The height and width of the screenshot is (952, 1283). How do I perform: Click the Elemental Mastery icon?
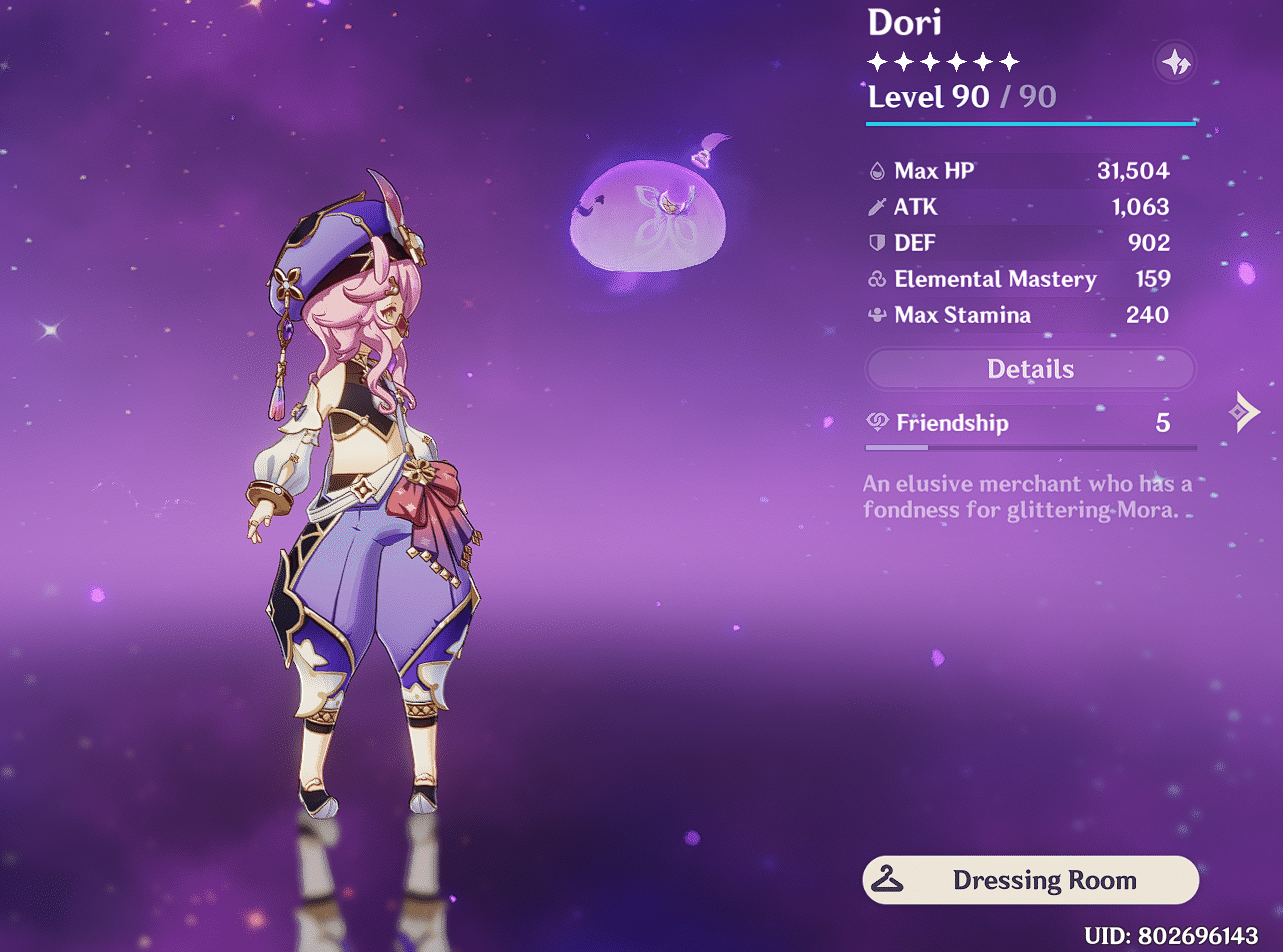tap(875, 279)
